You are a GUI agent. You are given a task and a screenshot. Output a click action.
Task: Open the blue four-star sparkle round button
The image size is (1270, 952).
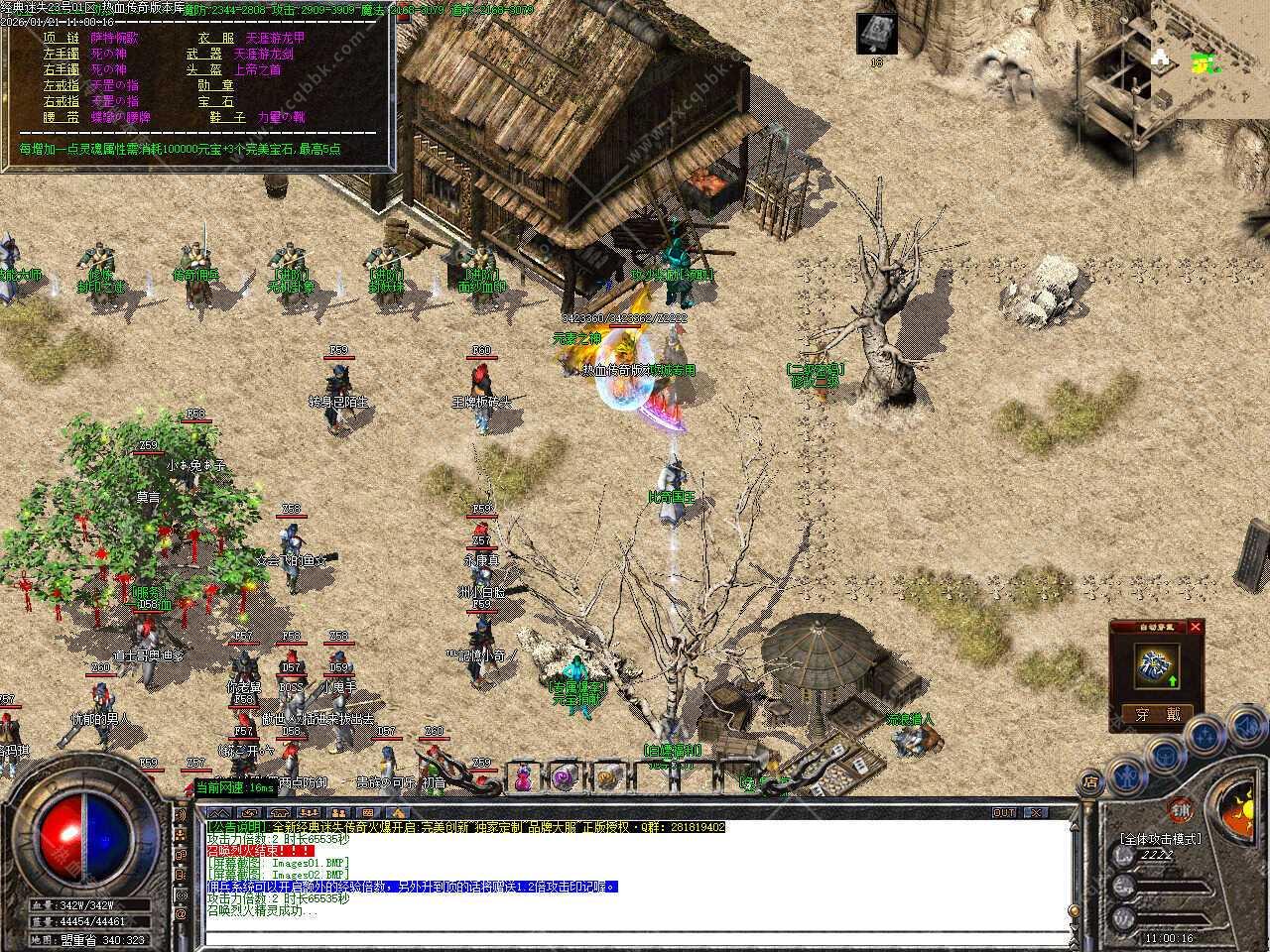click(1204, 736)
